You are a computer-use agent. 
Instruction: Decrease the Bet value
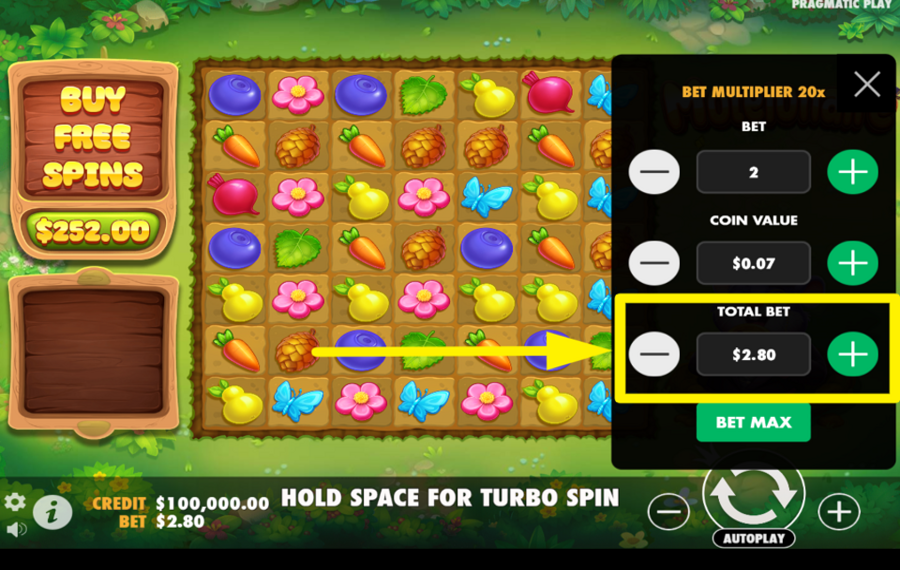click(x=654, y=172)
